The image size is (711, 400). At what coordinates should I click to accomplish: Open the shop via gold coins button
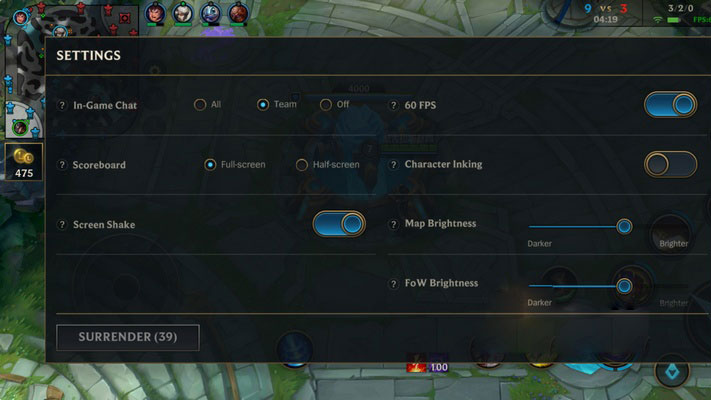click(23, 160)
